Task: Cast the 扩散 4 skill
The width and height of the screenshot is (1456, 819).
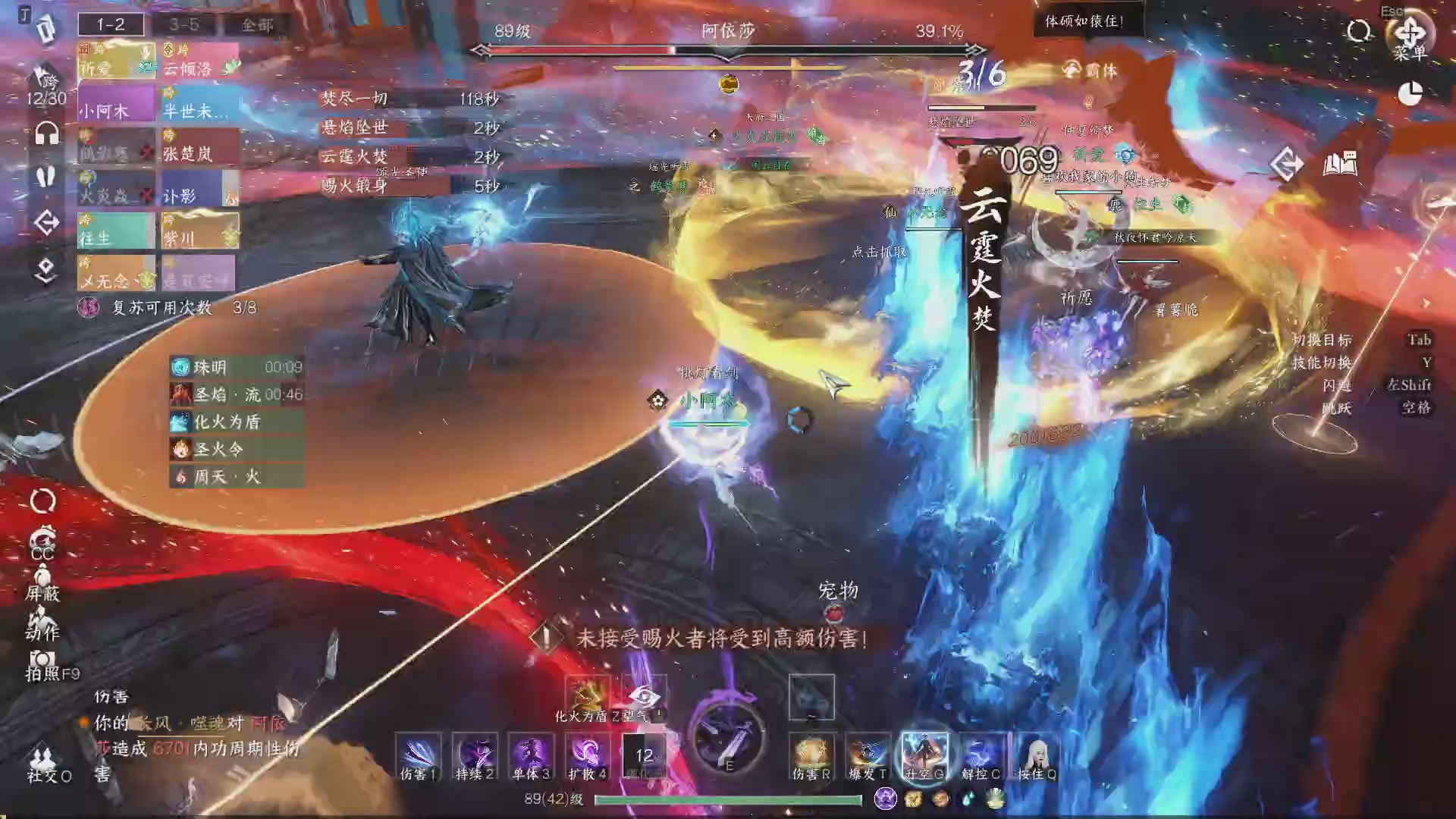Action: [588, 755]
